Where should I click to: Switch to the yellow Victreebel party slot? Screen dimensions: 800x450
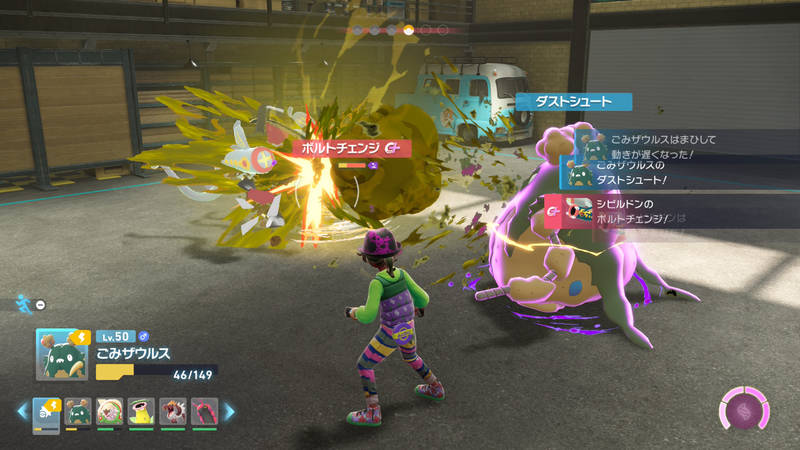[142, 411]
